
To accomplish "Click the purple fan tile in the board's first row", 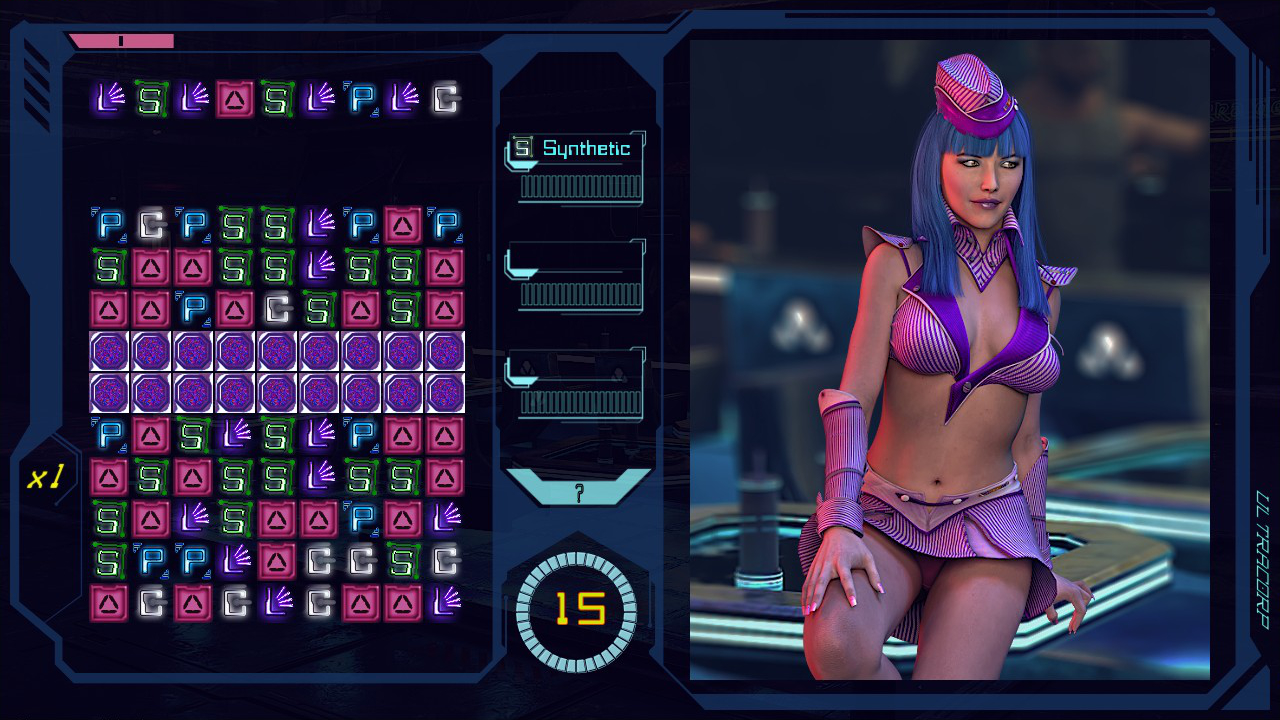I will 319,226.
